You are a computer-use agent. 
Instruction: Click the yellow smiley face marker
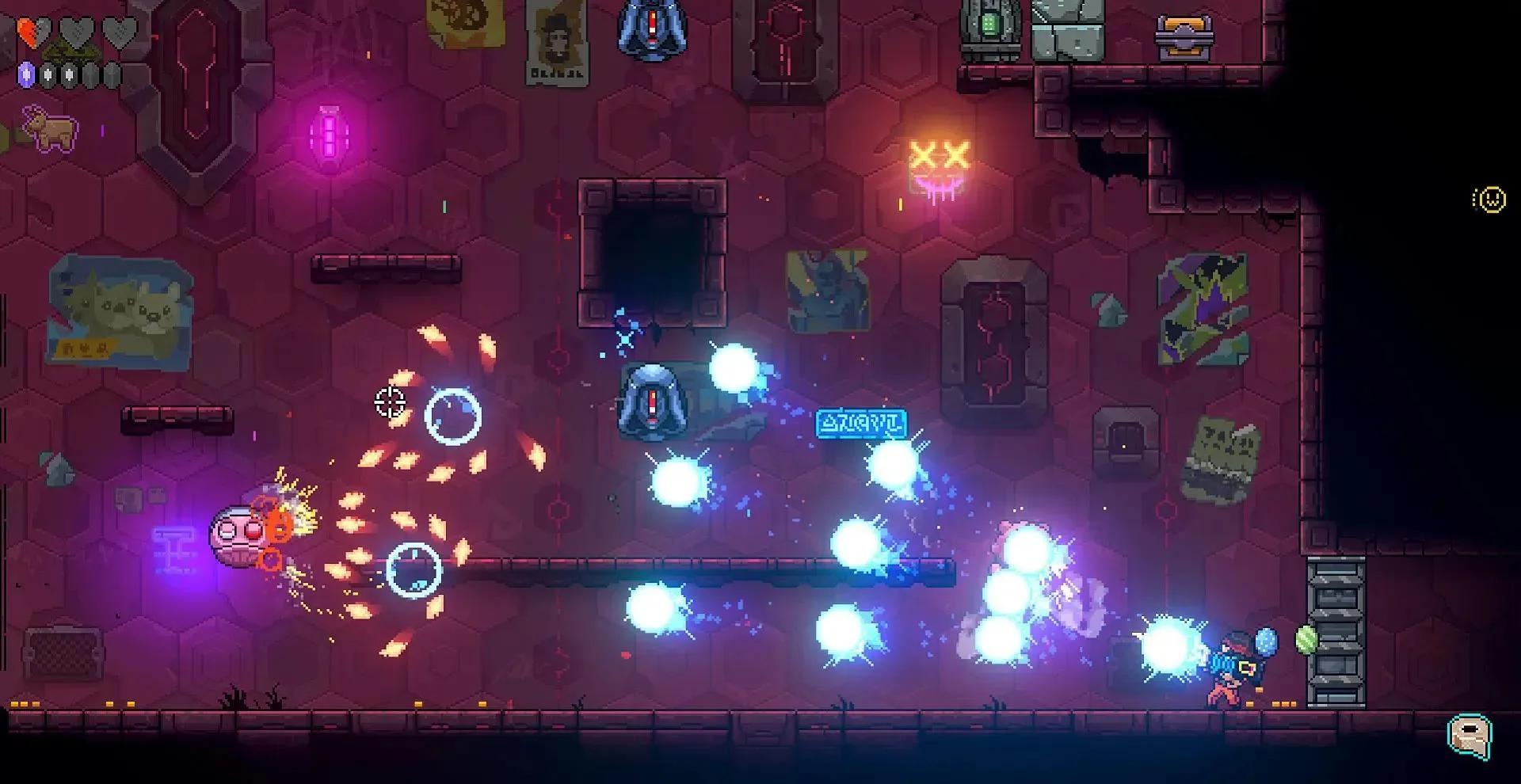pyautogui.click(x=1490, y=200)
